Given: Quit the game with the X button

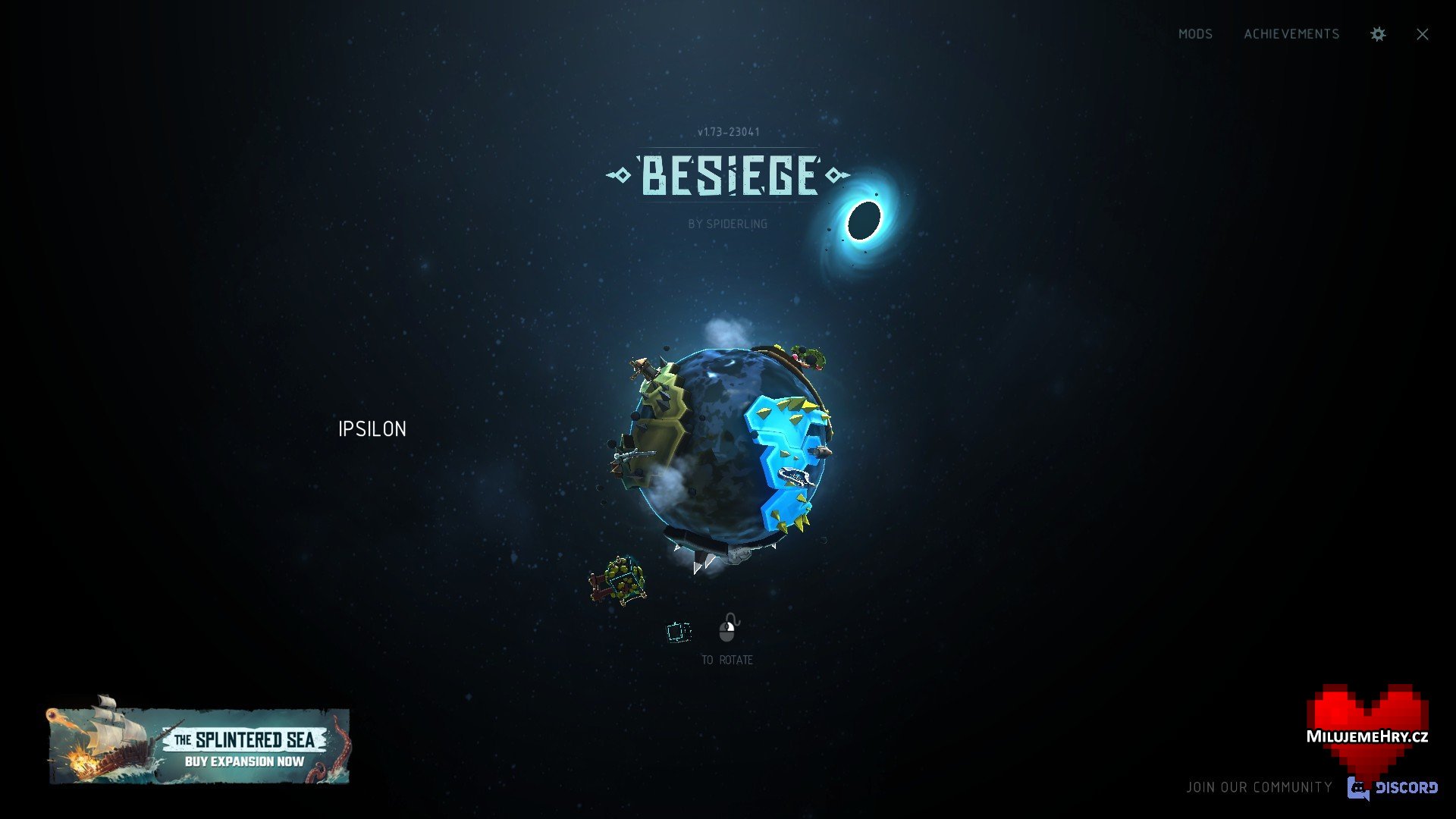Looking at the screenshot, I should (x=1422, y=34).
